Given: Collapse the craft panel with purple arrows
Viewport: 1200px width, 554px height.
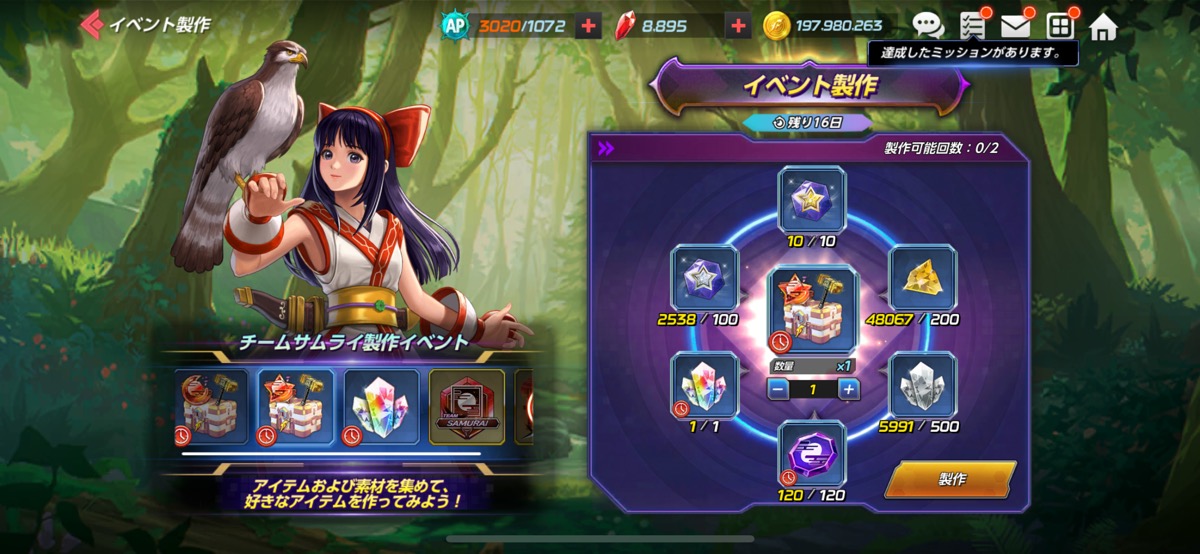Looking at the screenshot, I should pos(605,149).
